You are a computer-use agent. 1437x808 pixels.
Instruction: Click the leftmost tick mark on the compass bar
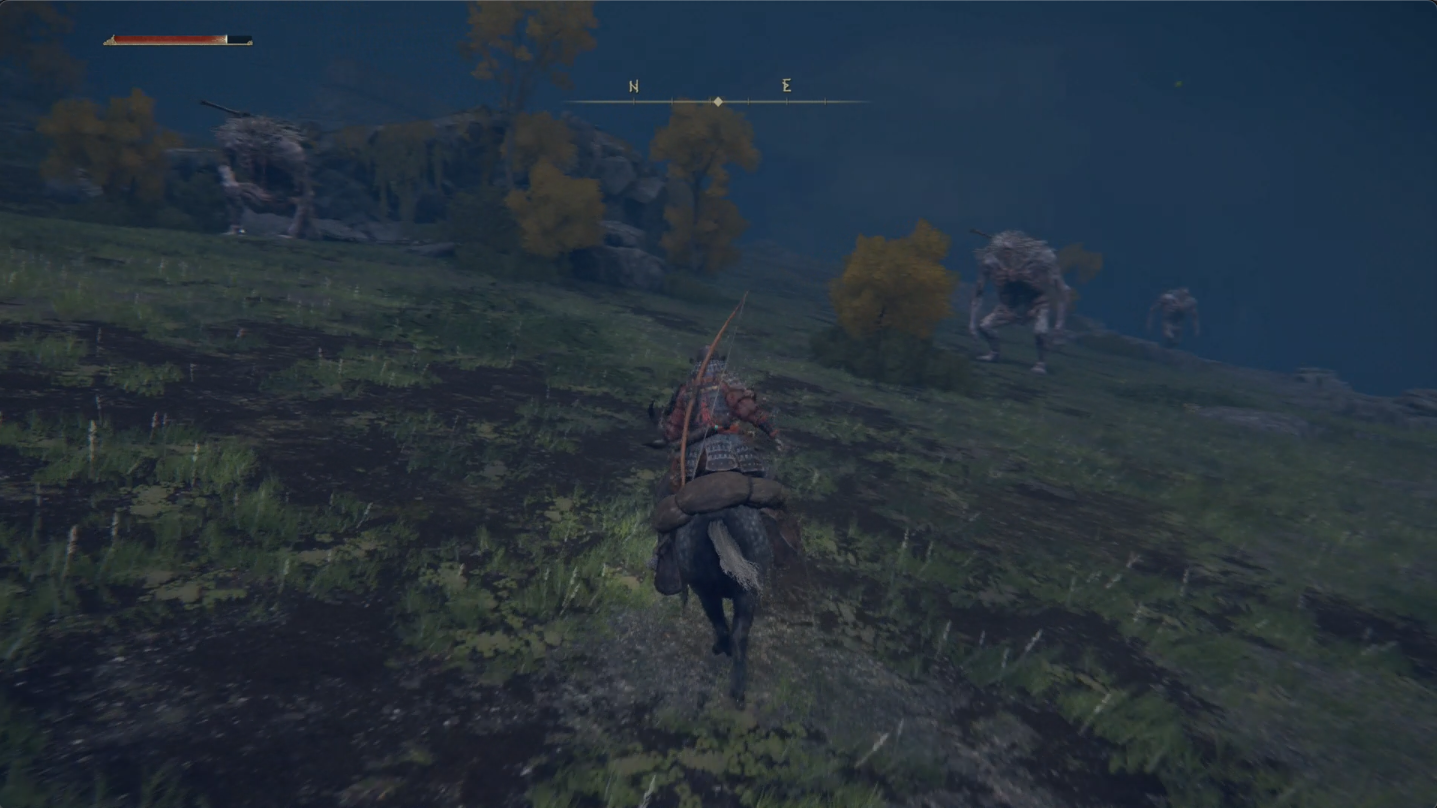tap(634, 101)
